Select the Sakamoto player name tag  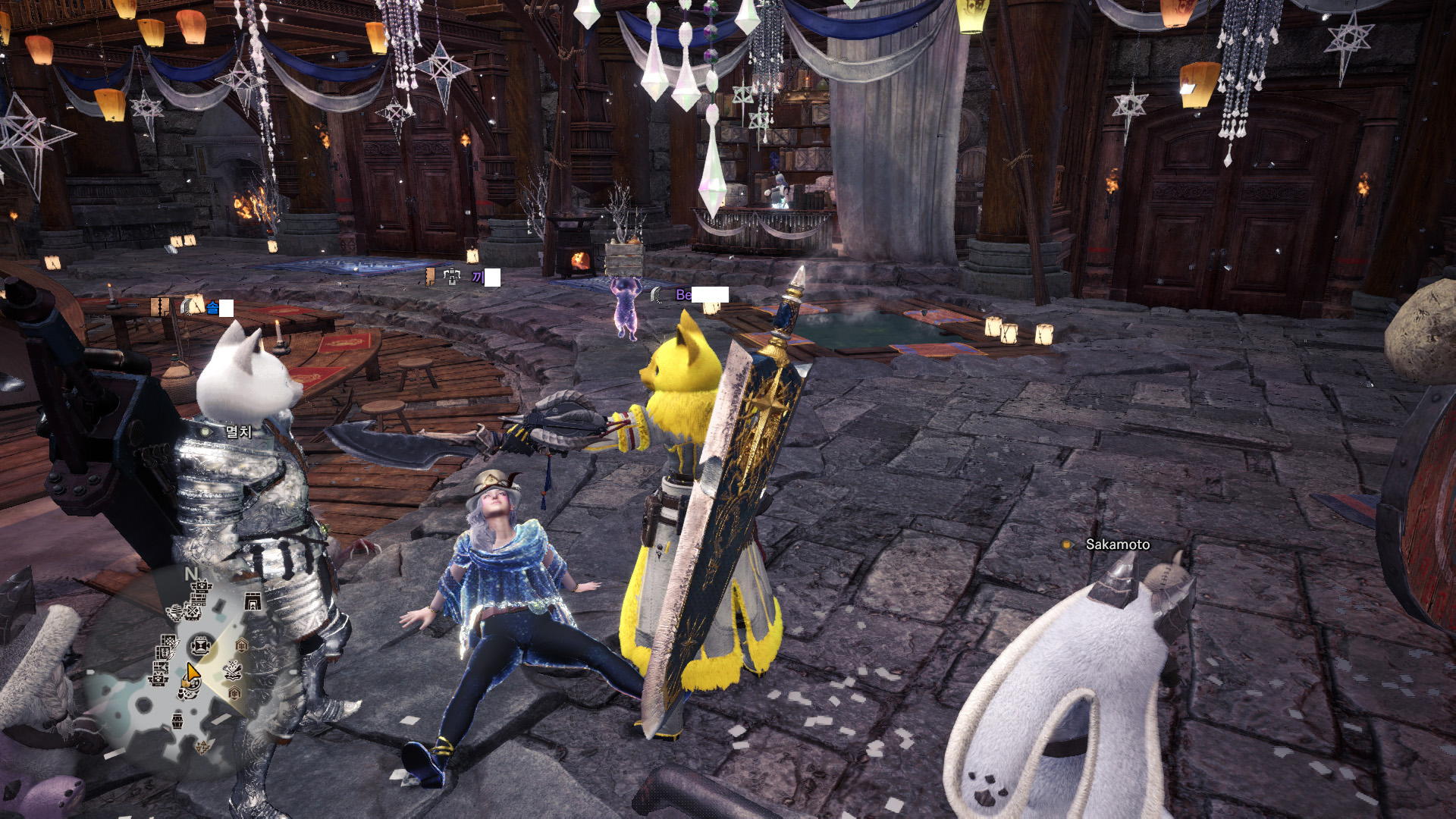(x=1116, y=544)
